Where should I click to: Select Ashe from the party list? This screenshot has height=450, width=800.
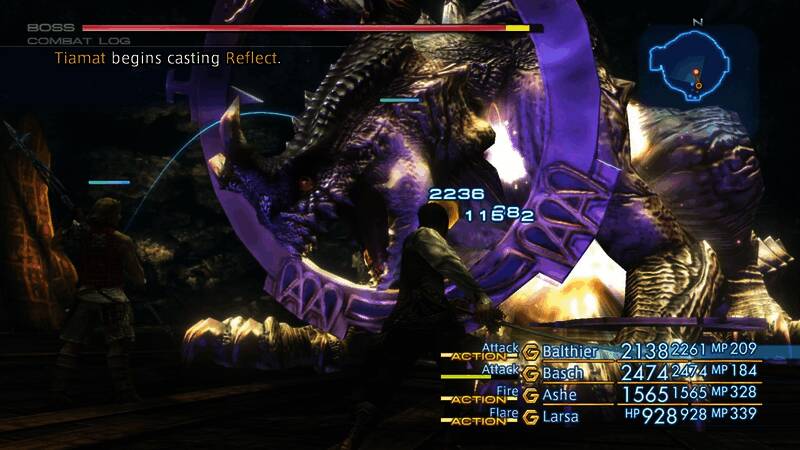point(563,395)
